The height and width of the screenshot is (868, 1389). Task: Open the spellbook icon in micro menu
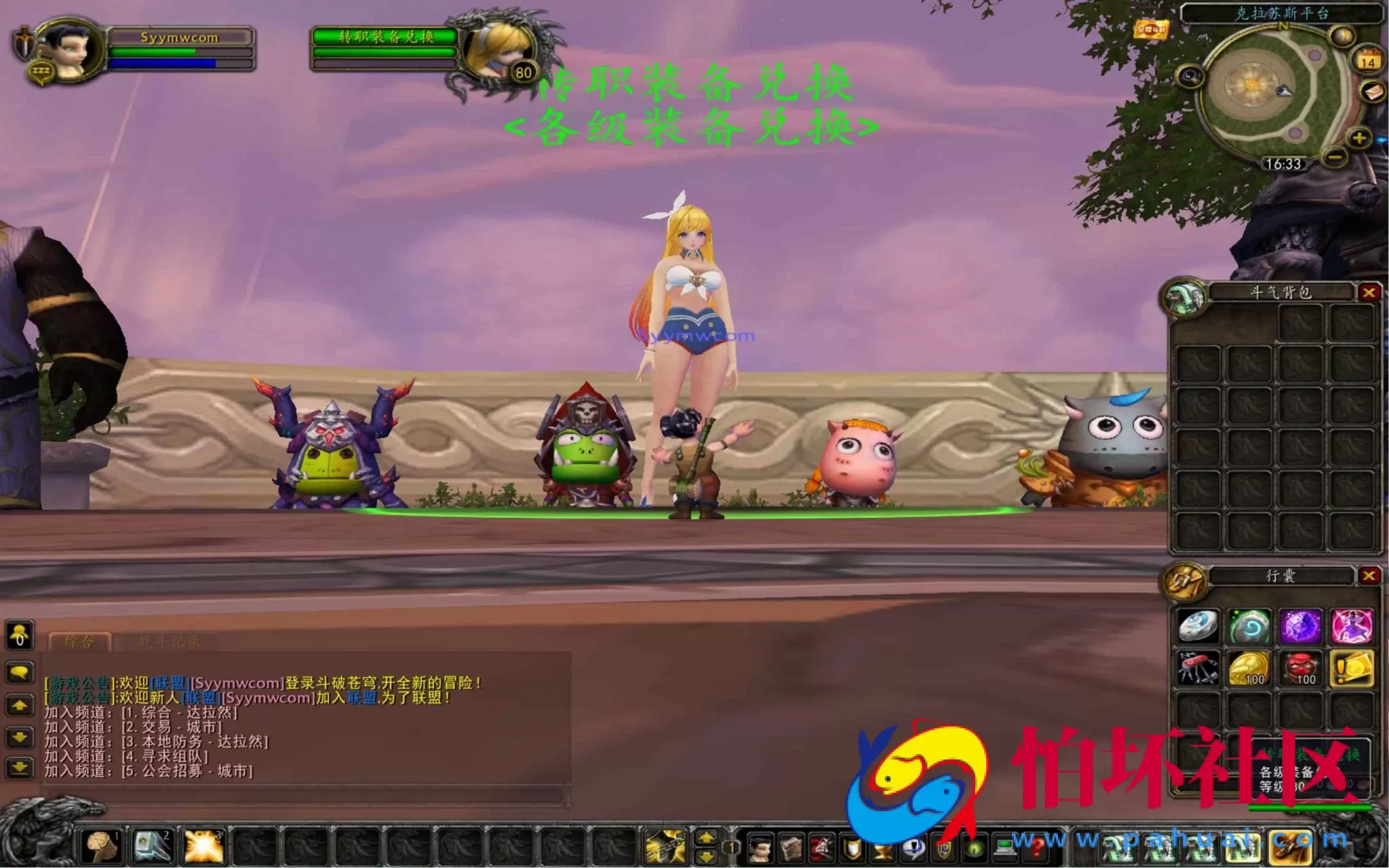pyautogui.click(x=792, y=849)
